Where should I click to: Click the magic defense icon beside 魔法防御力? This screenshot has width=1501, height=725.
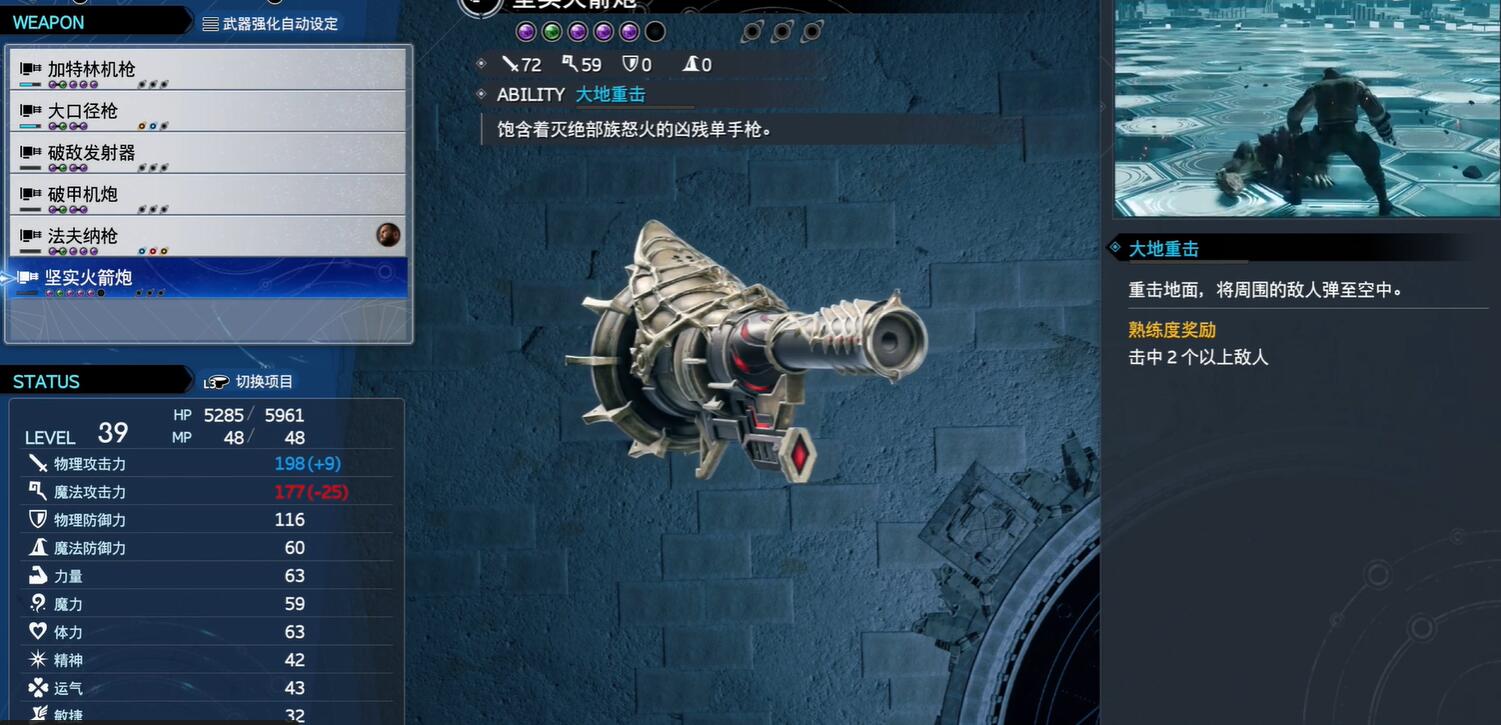(x=38, y=547)
